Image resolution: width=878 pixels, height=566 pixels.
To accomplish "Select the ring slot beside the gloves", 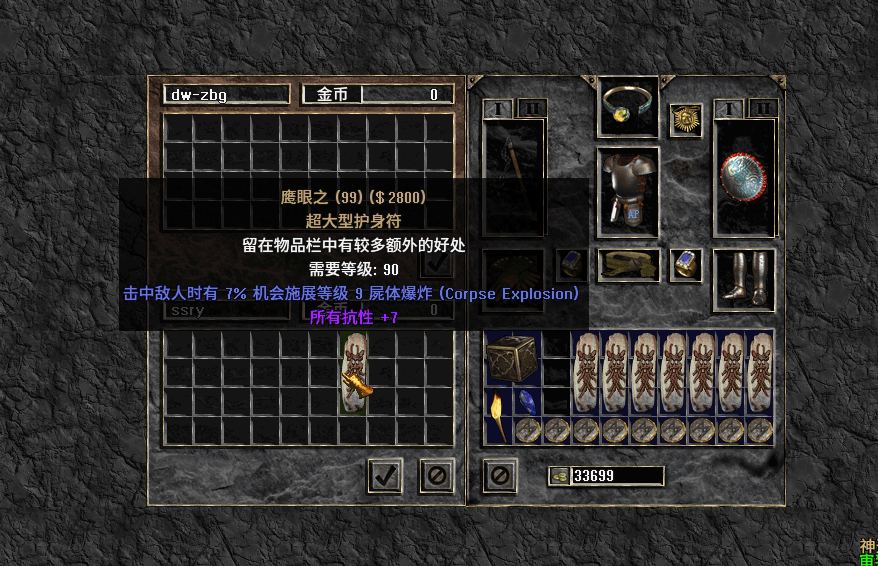I will (x=571, y=265).
